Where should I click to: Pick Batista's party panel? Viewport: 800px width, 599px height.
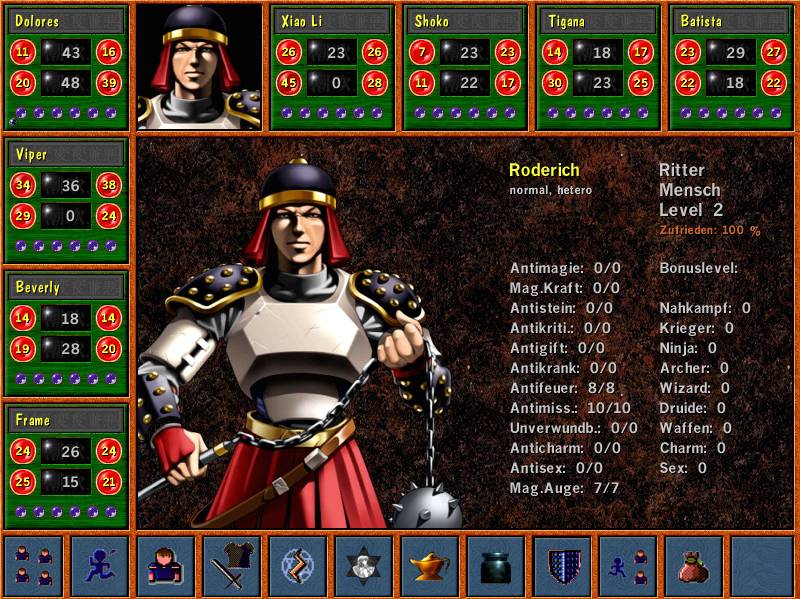(731, 67)
